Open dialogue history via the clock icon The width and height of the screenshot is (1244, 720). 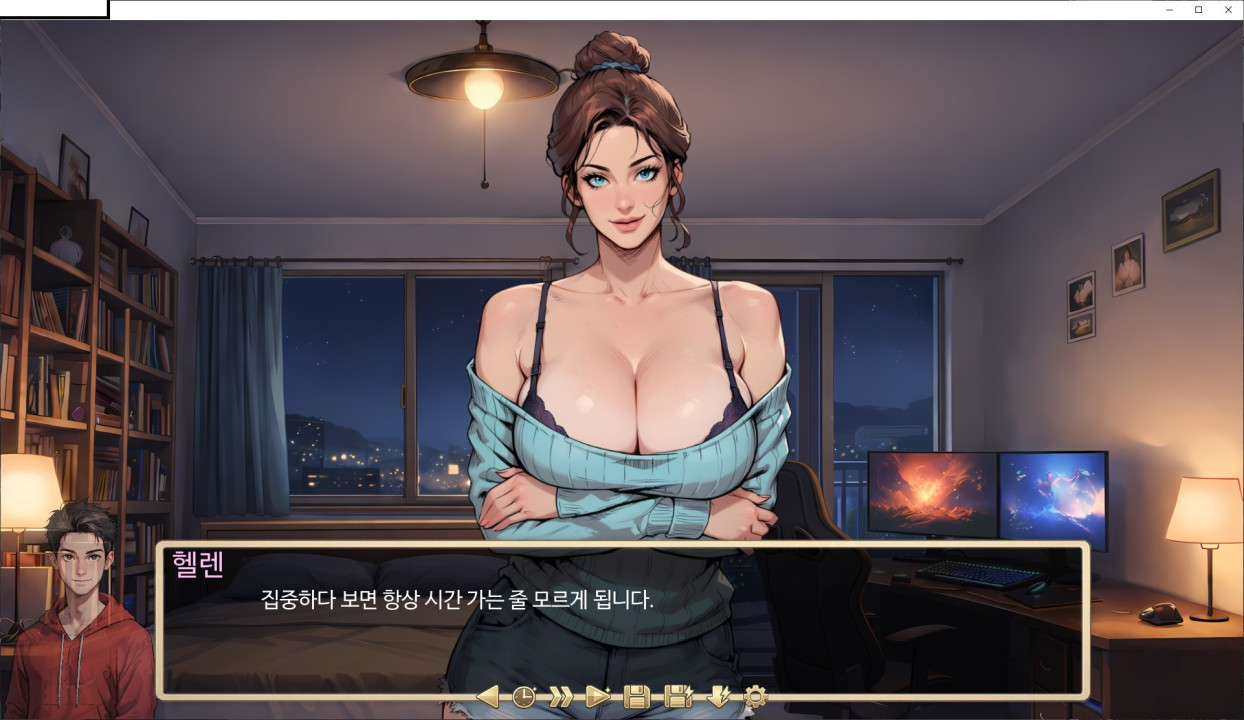tap(524, 696)
